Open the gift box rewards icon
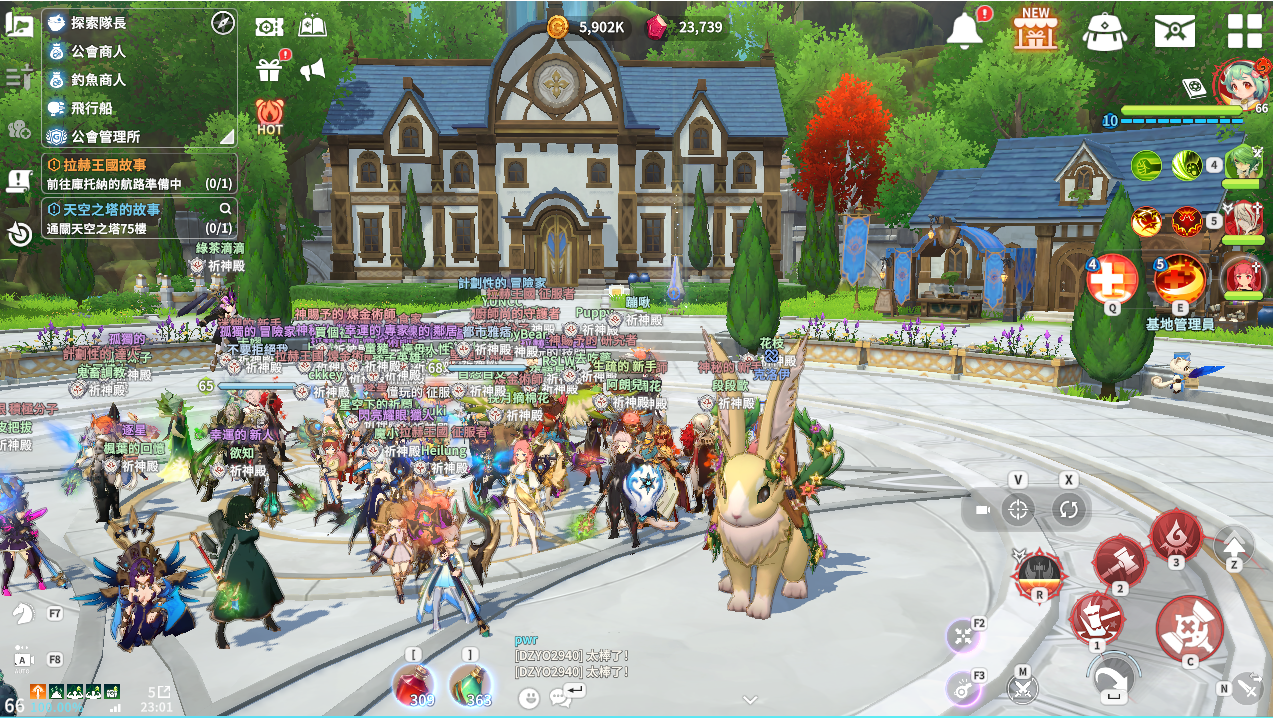The width and height of the screenshot is (1273, 718). [270, 69]
